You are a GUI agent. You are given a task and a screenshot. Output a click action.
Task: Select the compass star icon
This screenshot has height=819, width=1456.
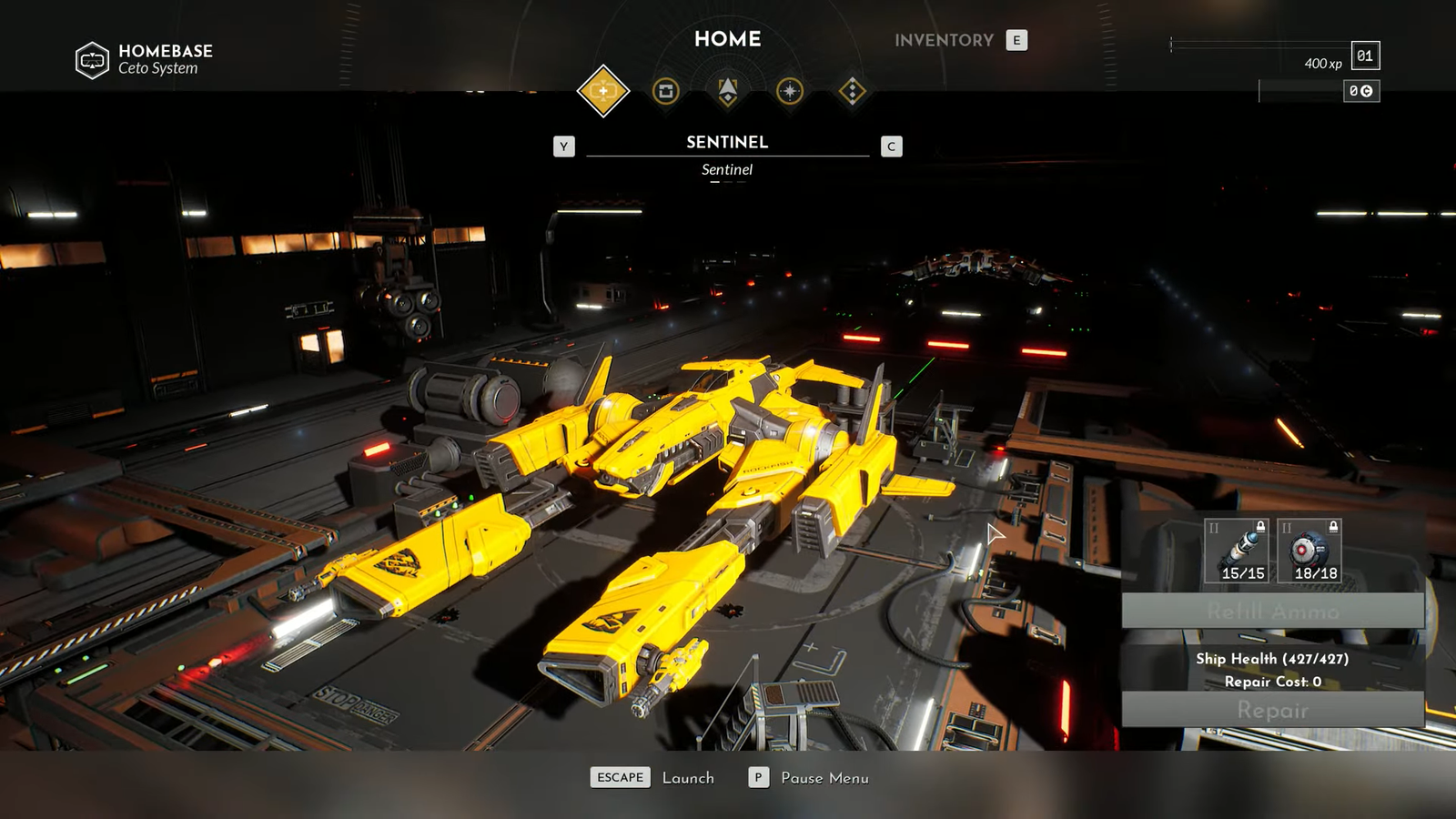(790, 91)
